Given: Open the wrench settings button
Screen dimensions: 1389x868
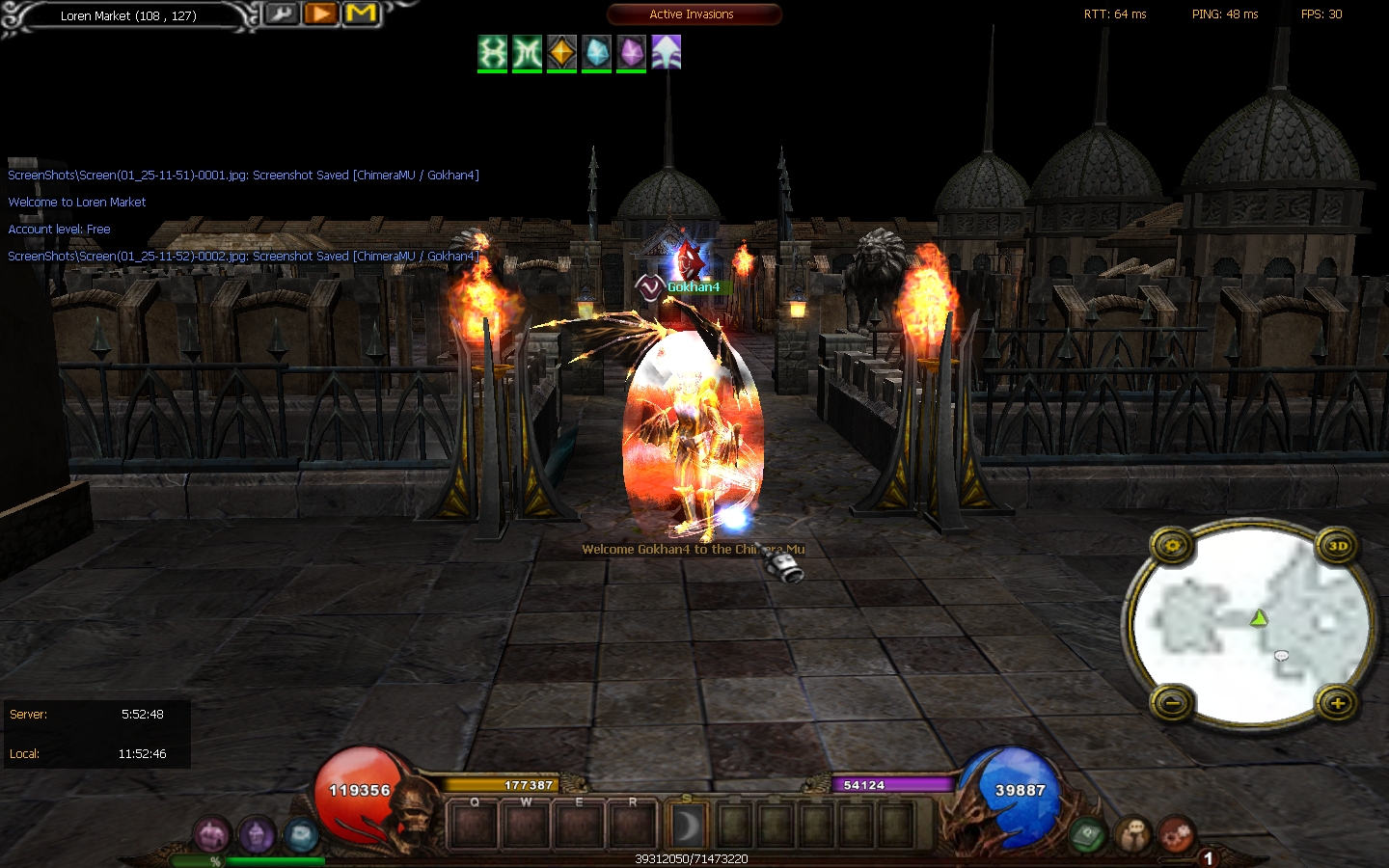Looking at the screenshot, I should pyautogui.click(x=282, y=14).
